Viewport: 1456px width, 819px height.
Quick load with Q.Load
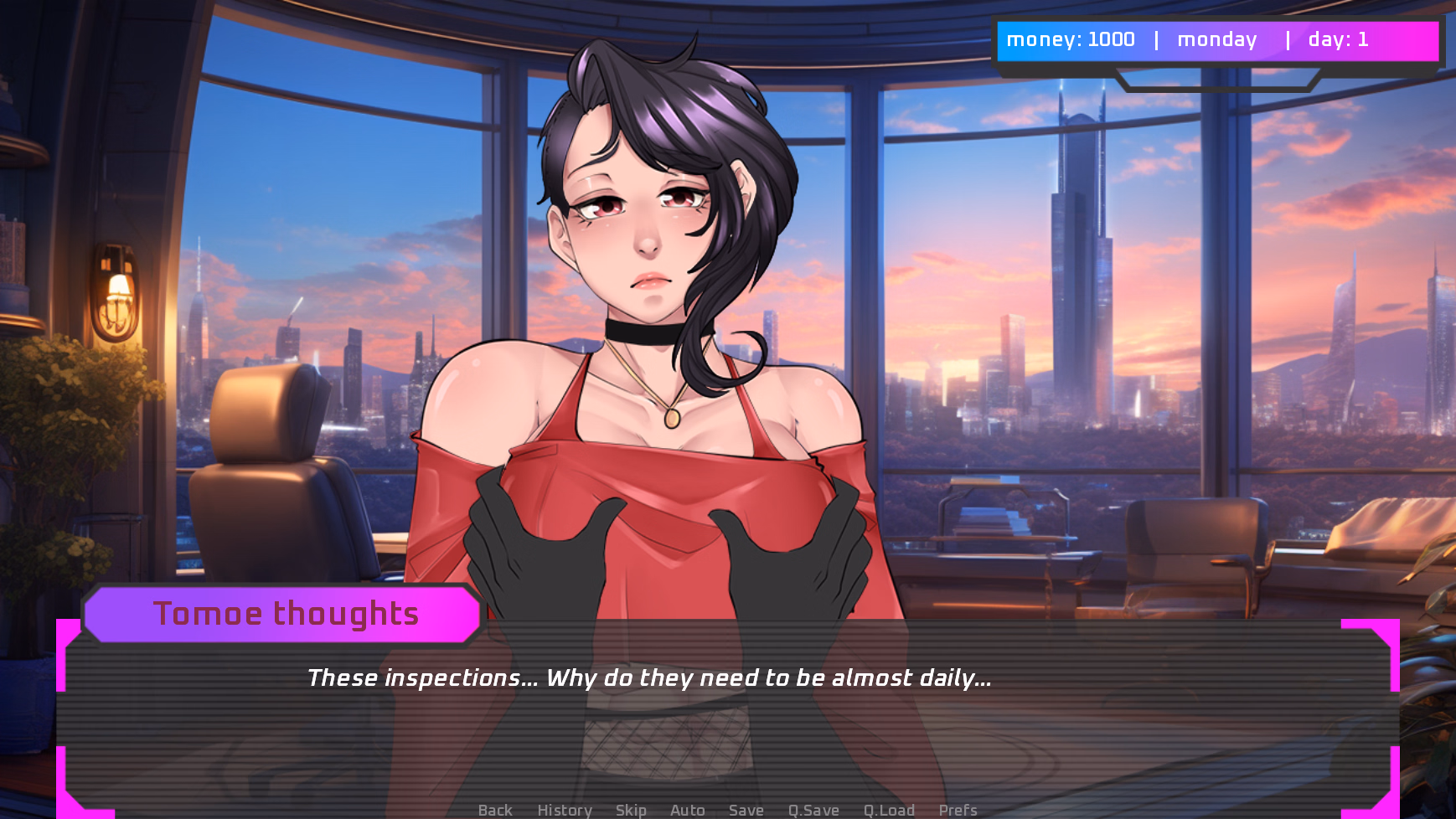click(889, 810)
